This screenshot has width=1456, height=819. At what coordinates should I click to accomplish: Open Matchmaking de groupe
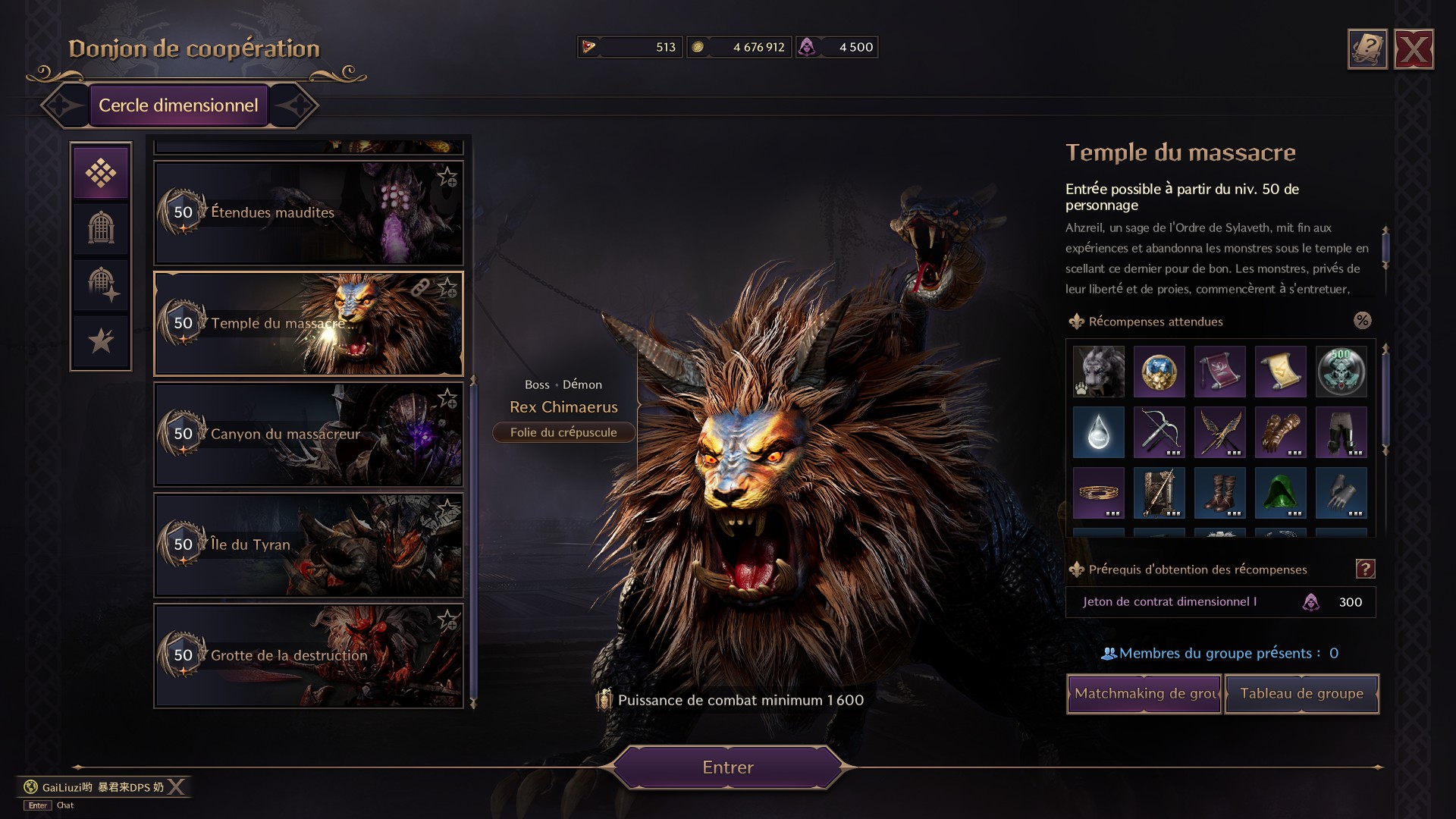click(x=1144, y=693)
